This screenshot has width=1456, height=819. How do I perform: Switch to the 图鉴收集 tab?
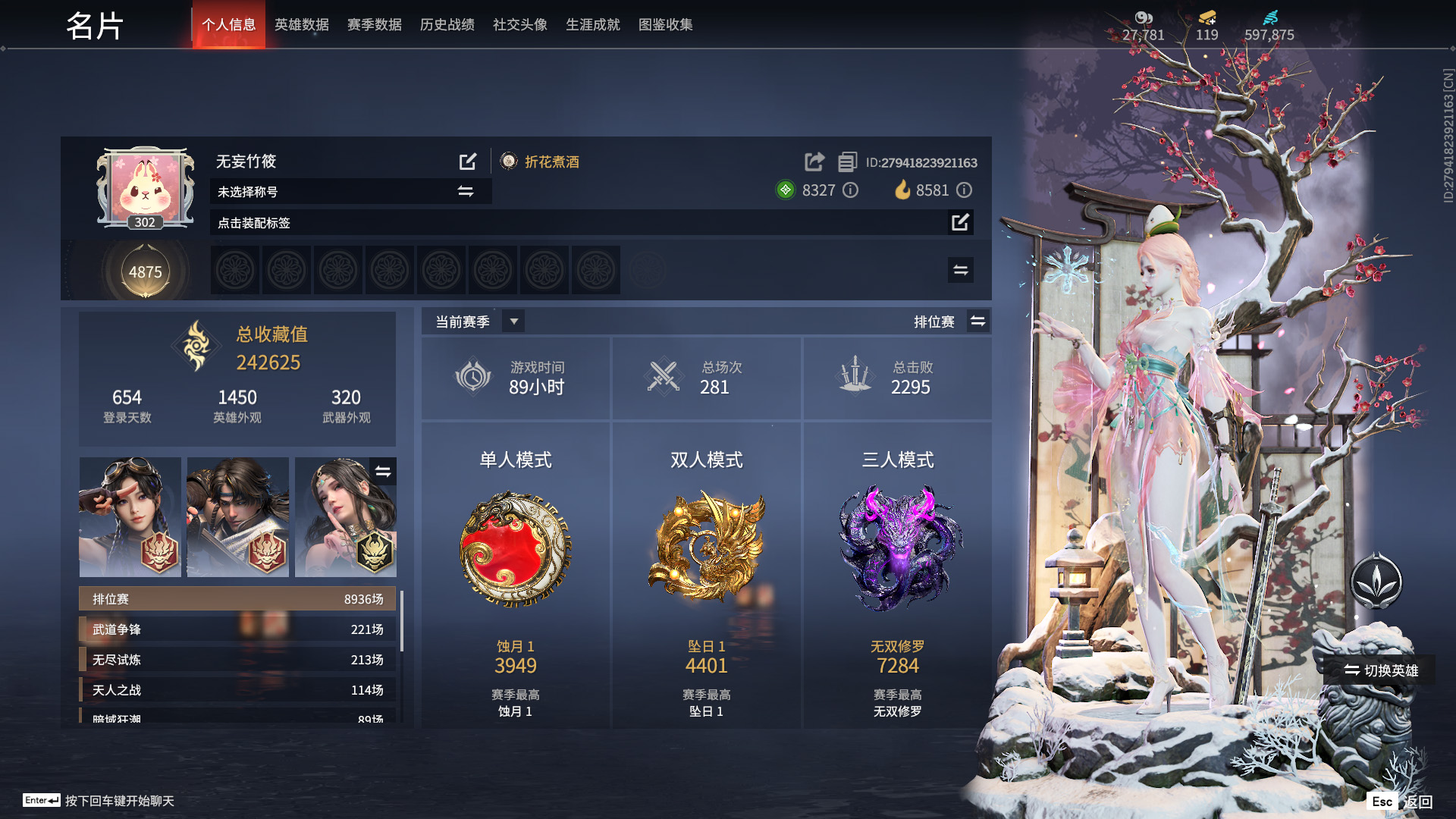point(665,25)
